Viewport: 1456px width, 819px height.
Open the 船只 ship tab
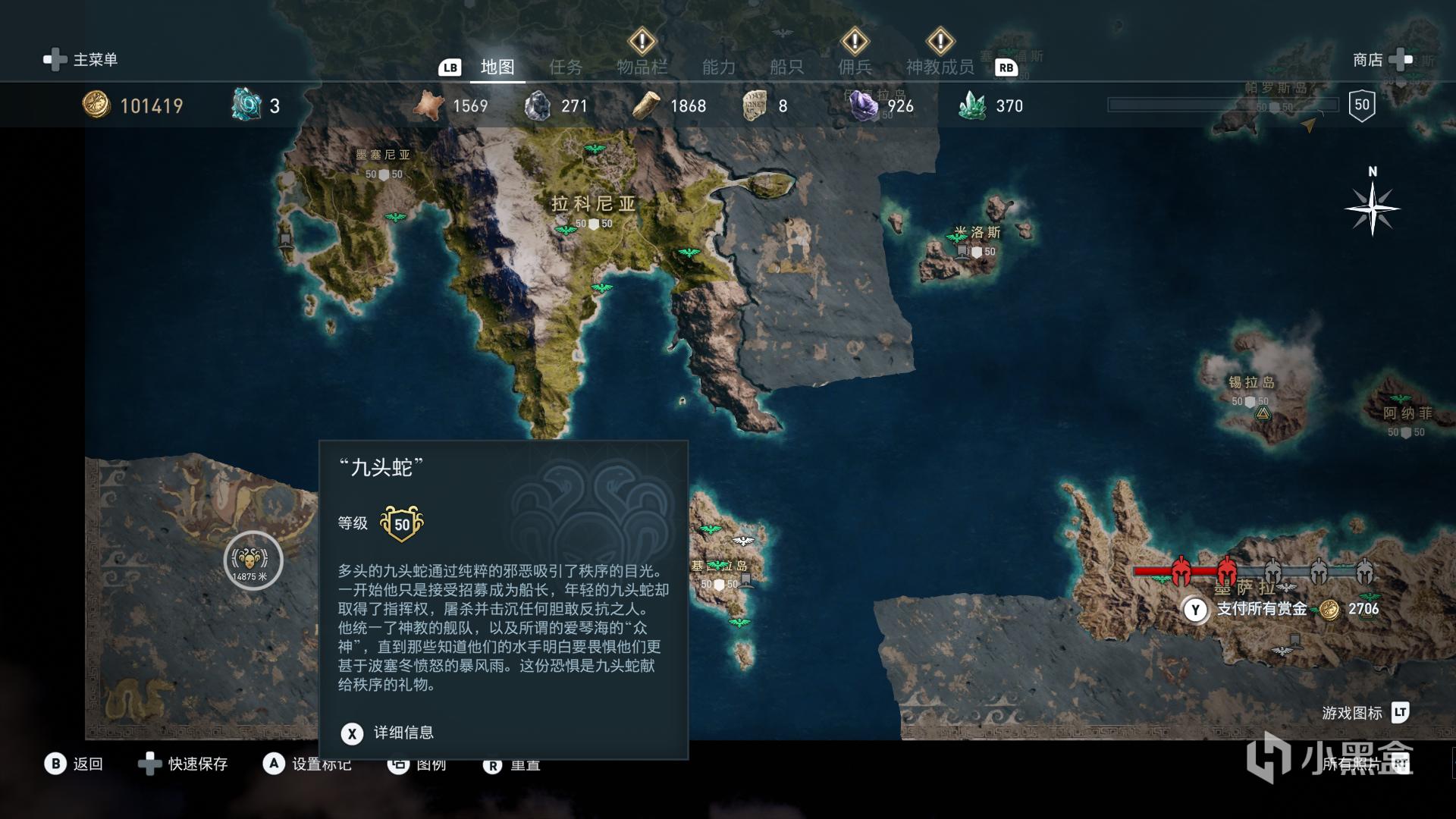click(x=786, y=67)
